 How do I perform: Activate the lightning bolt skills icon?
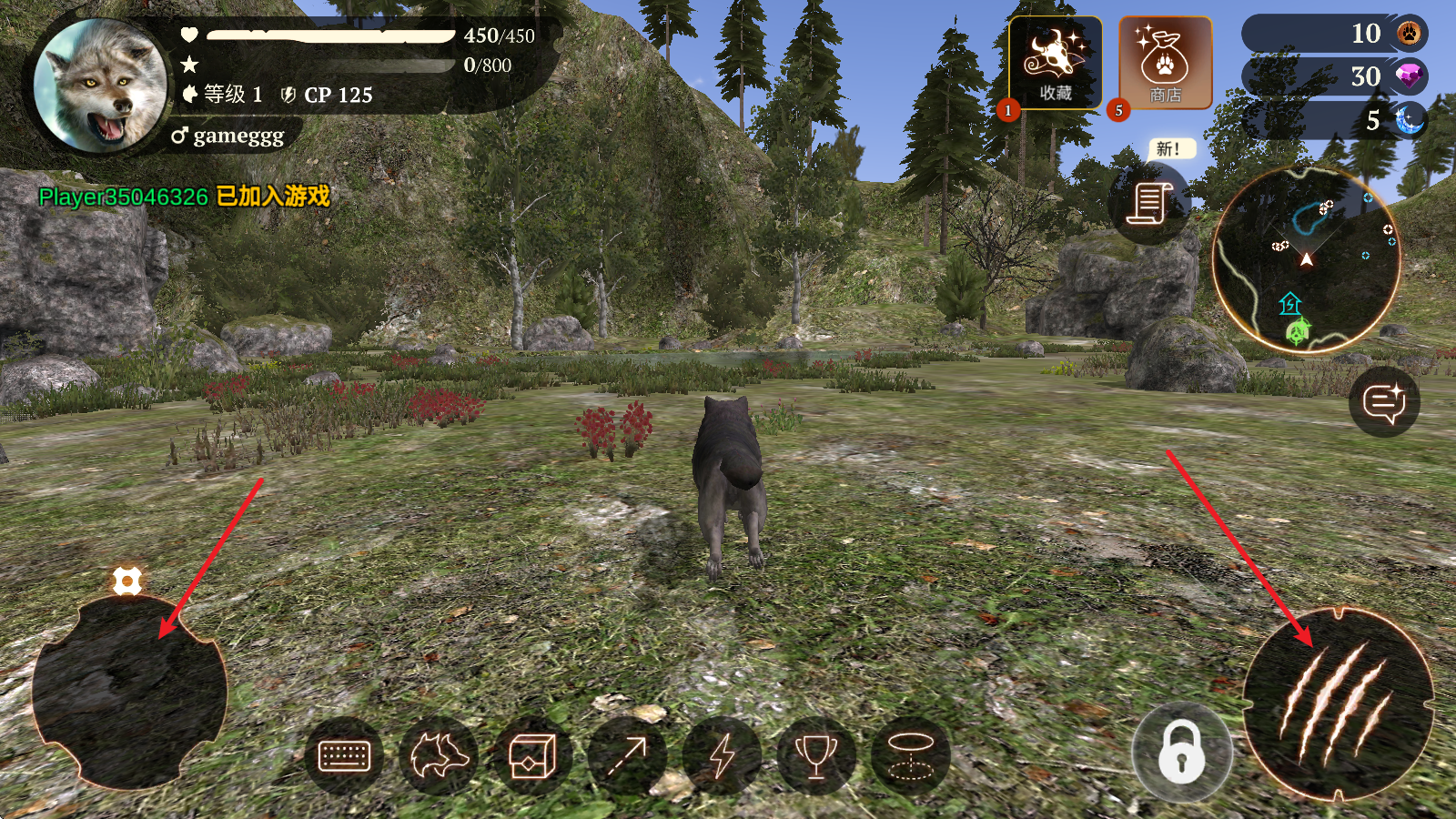coord(722,755)
